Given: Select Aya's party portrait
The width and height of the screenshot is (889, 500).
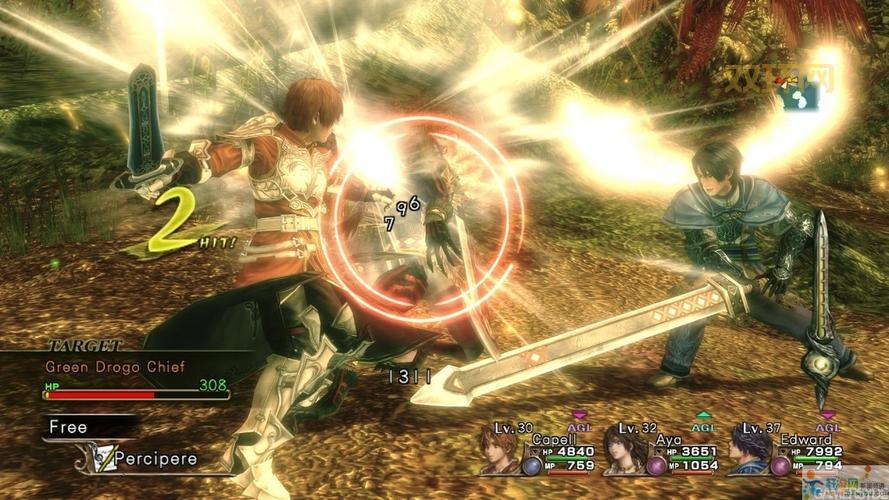Looking at the screenshot, I should pyautogui.click(x=623, y=451).
